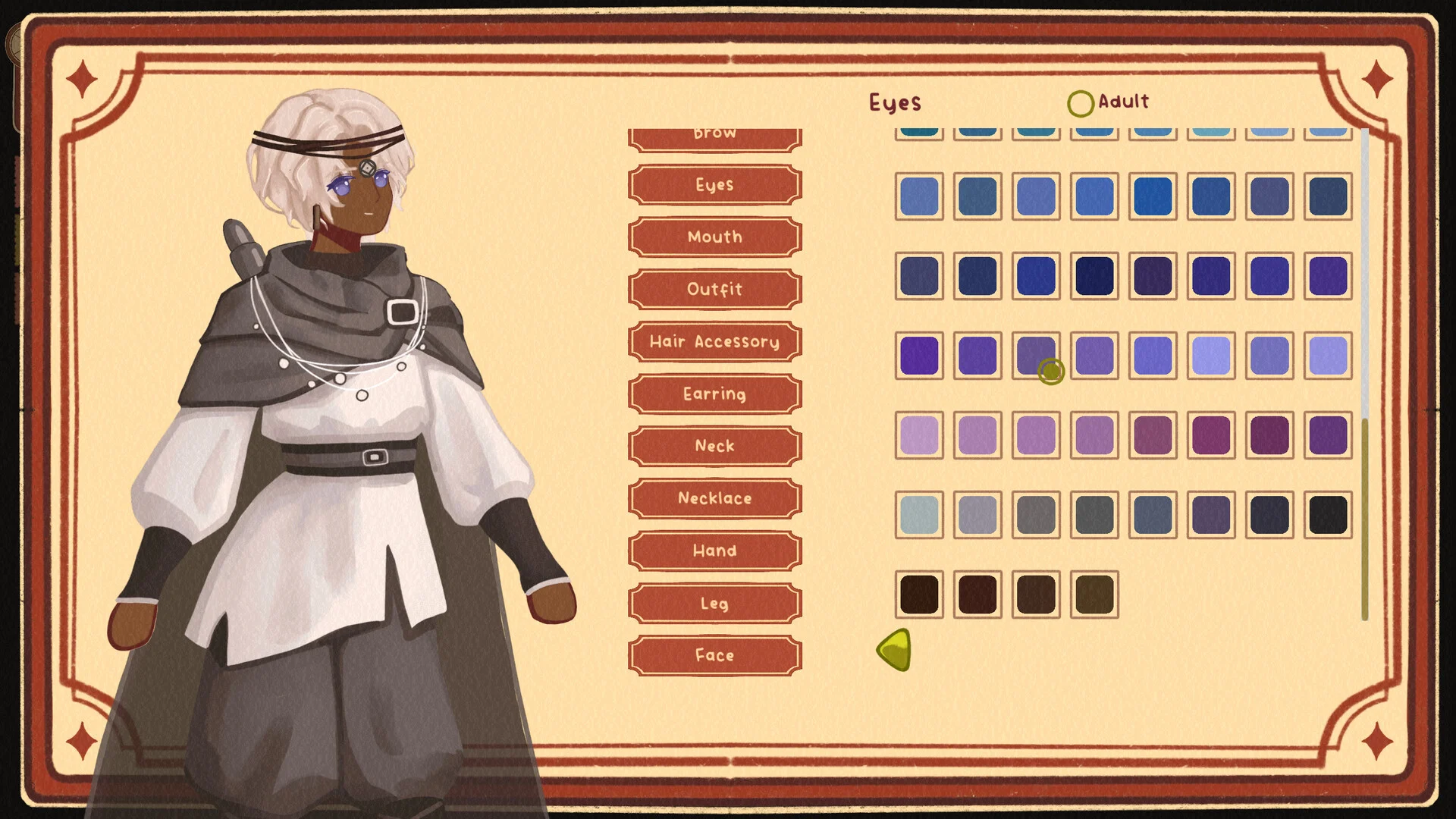Select the Mouth category button
The image size is (1456, 819).
[x=714, y=237]
